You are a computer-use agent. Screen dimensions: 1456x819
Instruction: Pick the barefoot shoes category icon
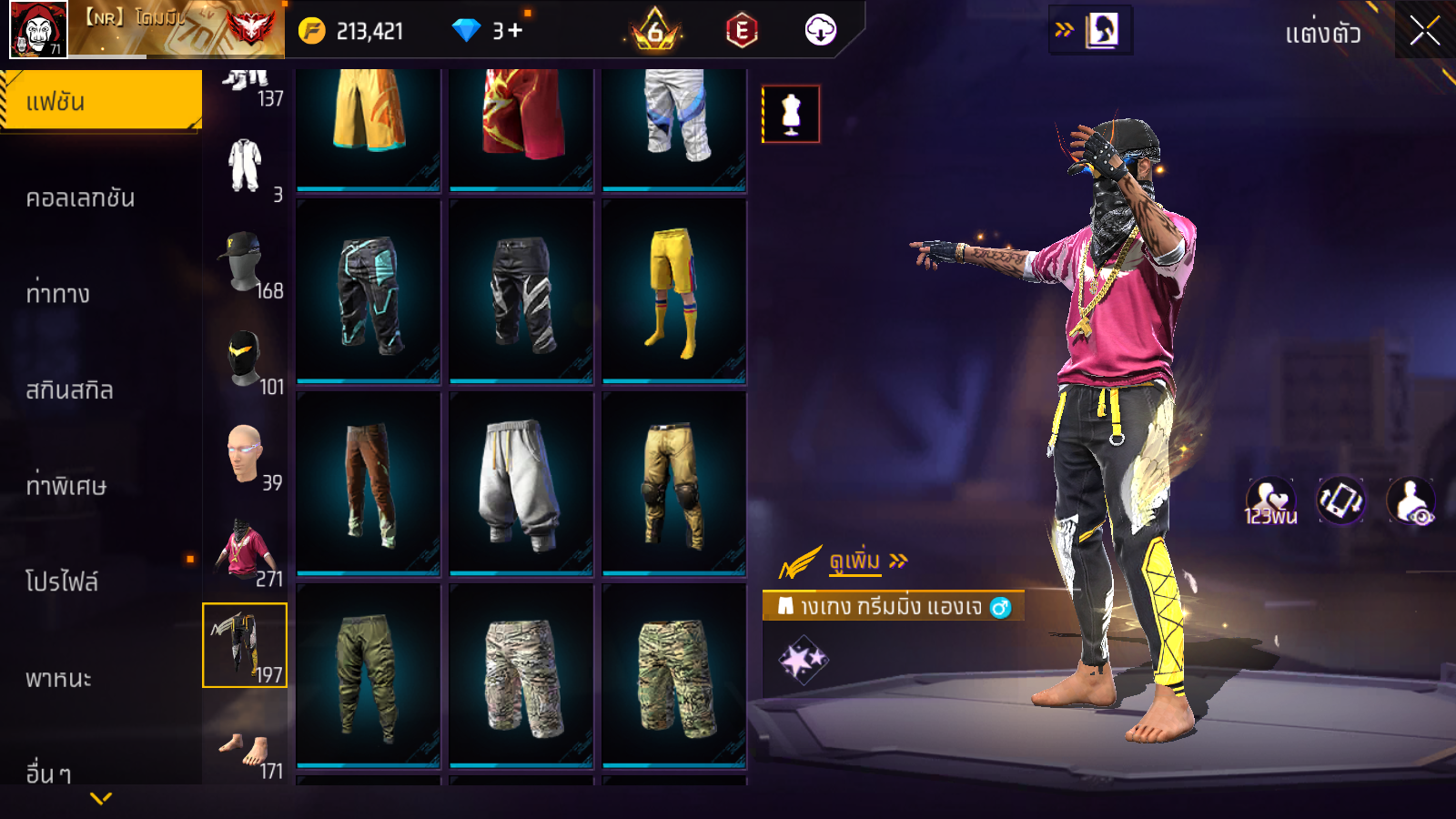(x=245, y=748)
